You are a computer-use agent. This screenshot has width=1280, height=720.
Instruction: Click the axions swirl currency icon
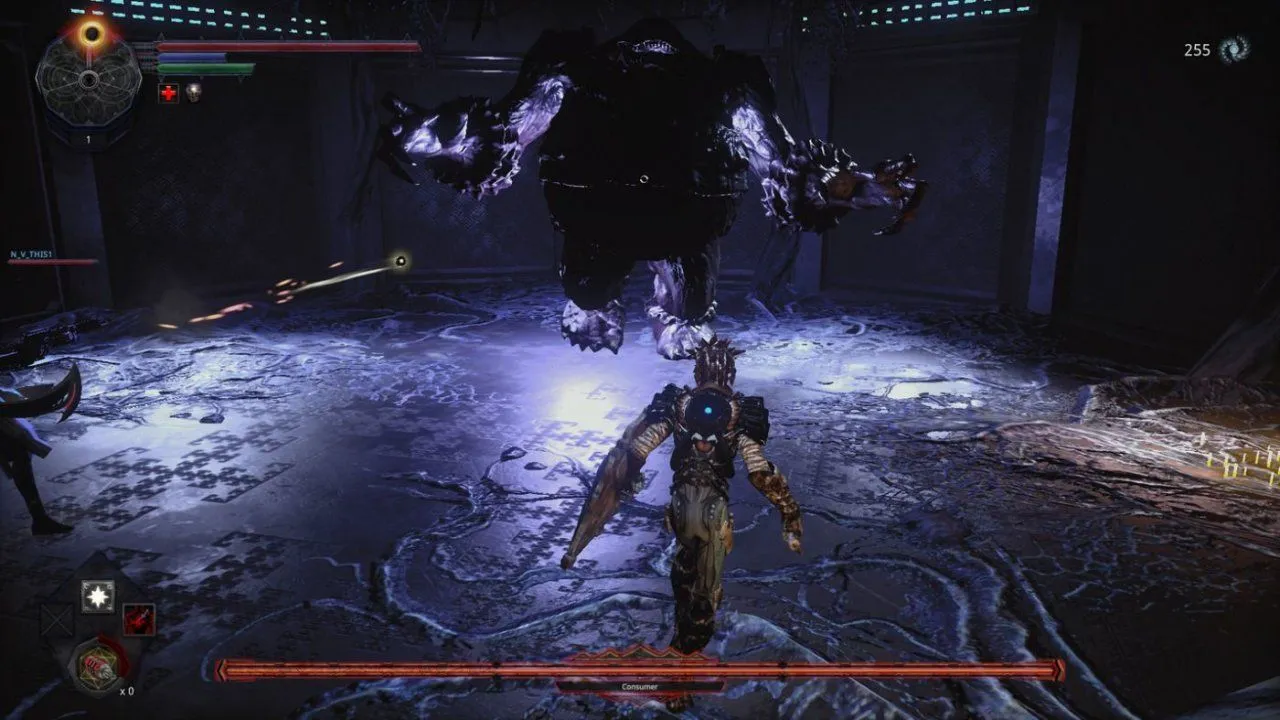[x=1233, y=49]
